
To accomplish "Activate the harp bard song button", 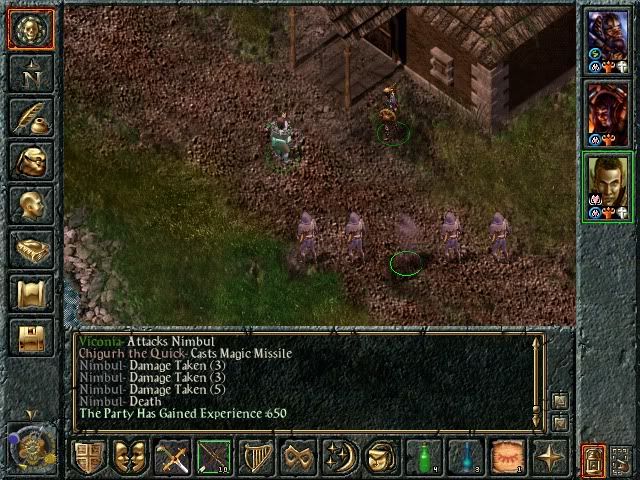I will [x=257, y=457].
